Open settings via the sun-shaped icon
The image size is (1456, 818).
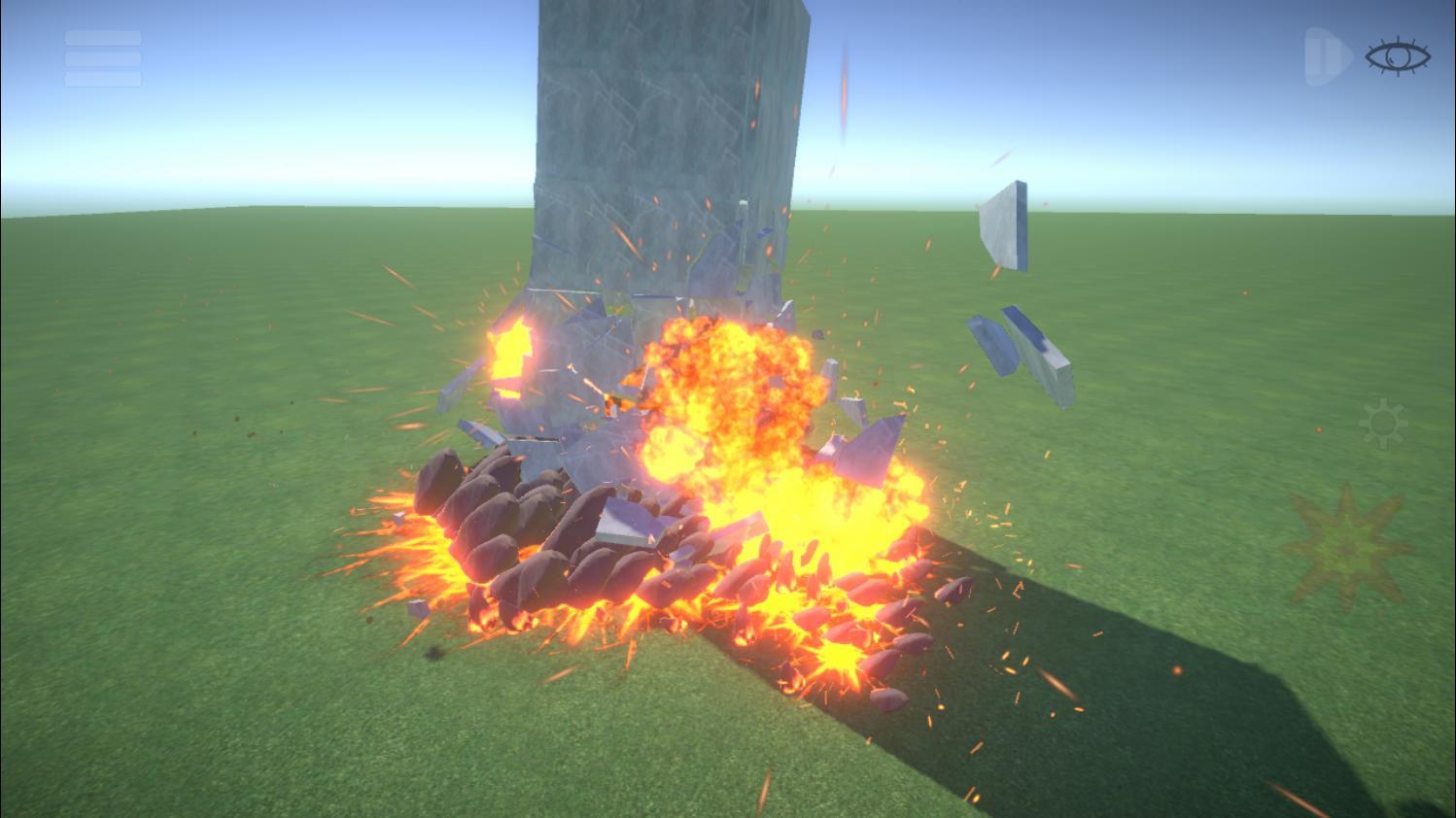pyautogui.click(x=1382, y=422)
